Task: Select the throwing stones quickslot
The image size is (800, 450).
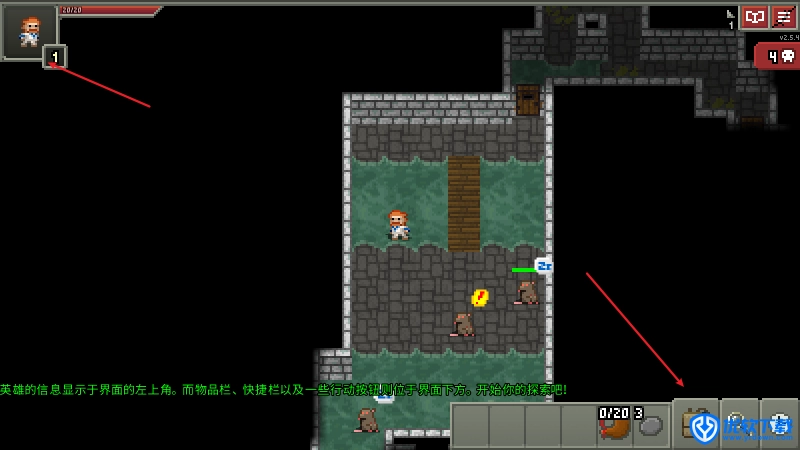Action: pyautogui.click(x=650, y=424)
